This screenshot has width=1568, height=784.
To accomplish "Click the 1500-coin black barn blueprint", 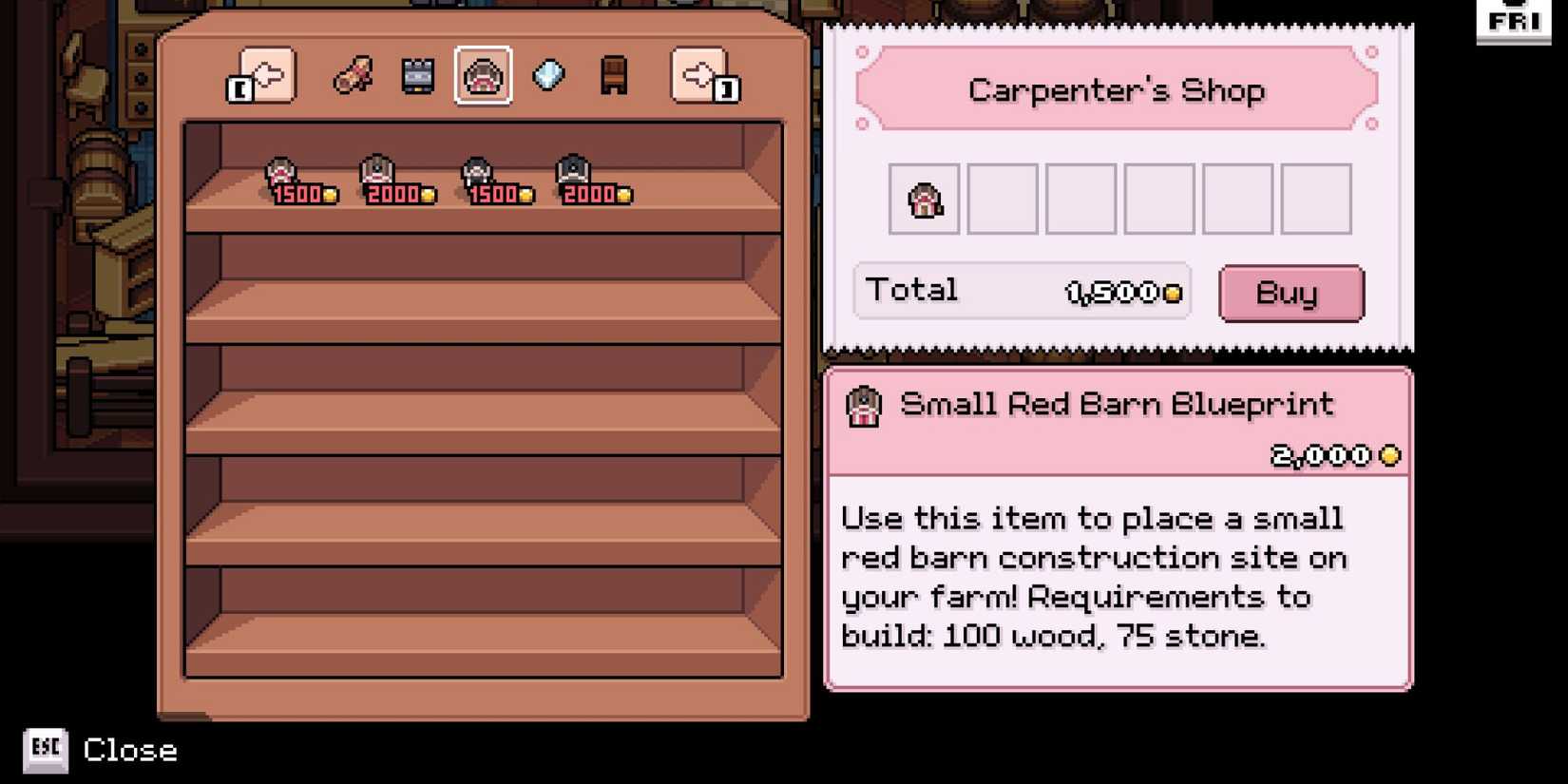I will click(476, 171).
